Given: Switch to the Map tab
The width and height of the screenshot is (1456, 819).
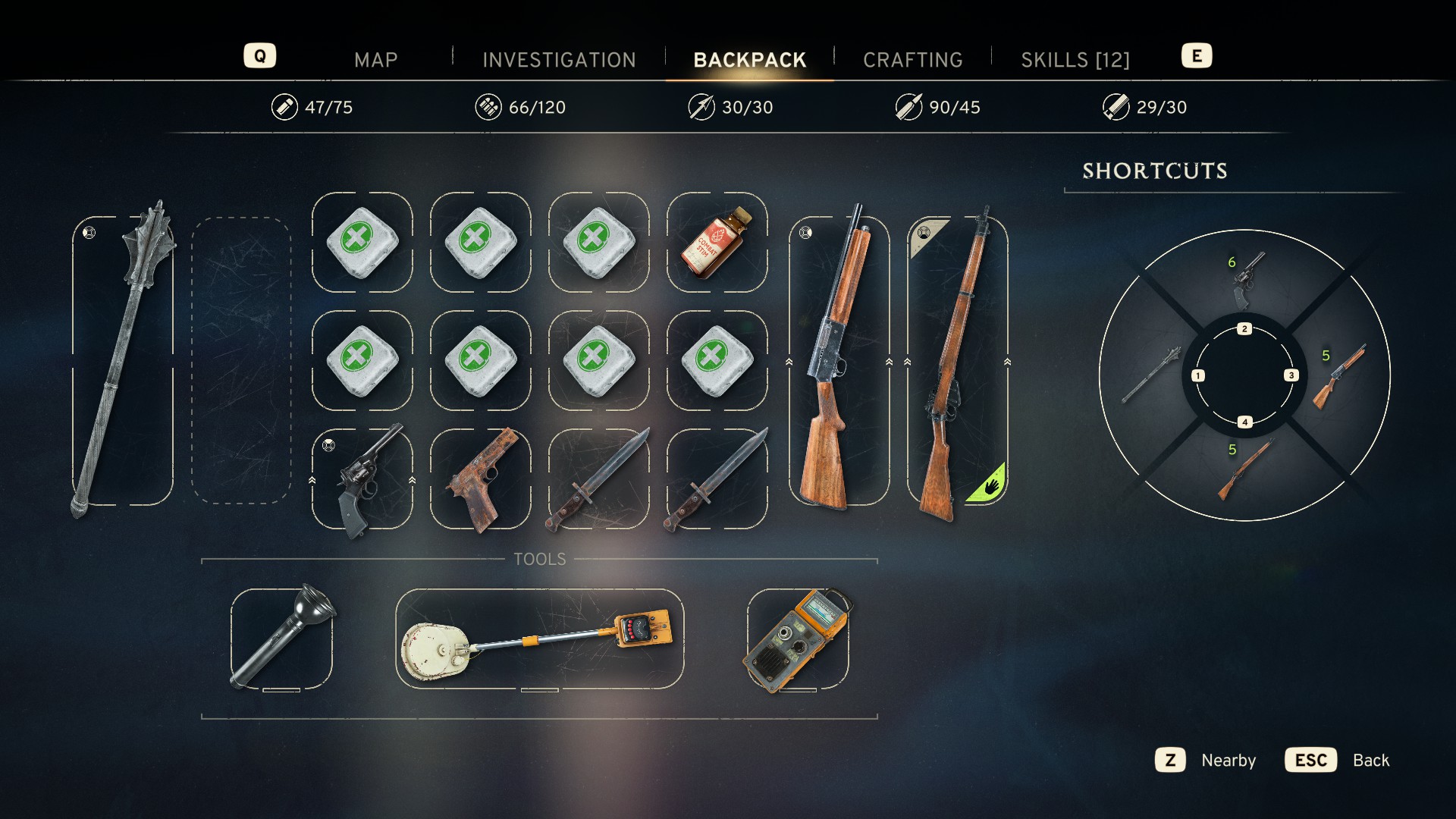Looking at the screenshot, I should pos(375,60).
